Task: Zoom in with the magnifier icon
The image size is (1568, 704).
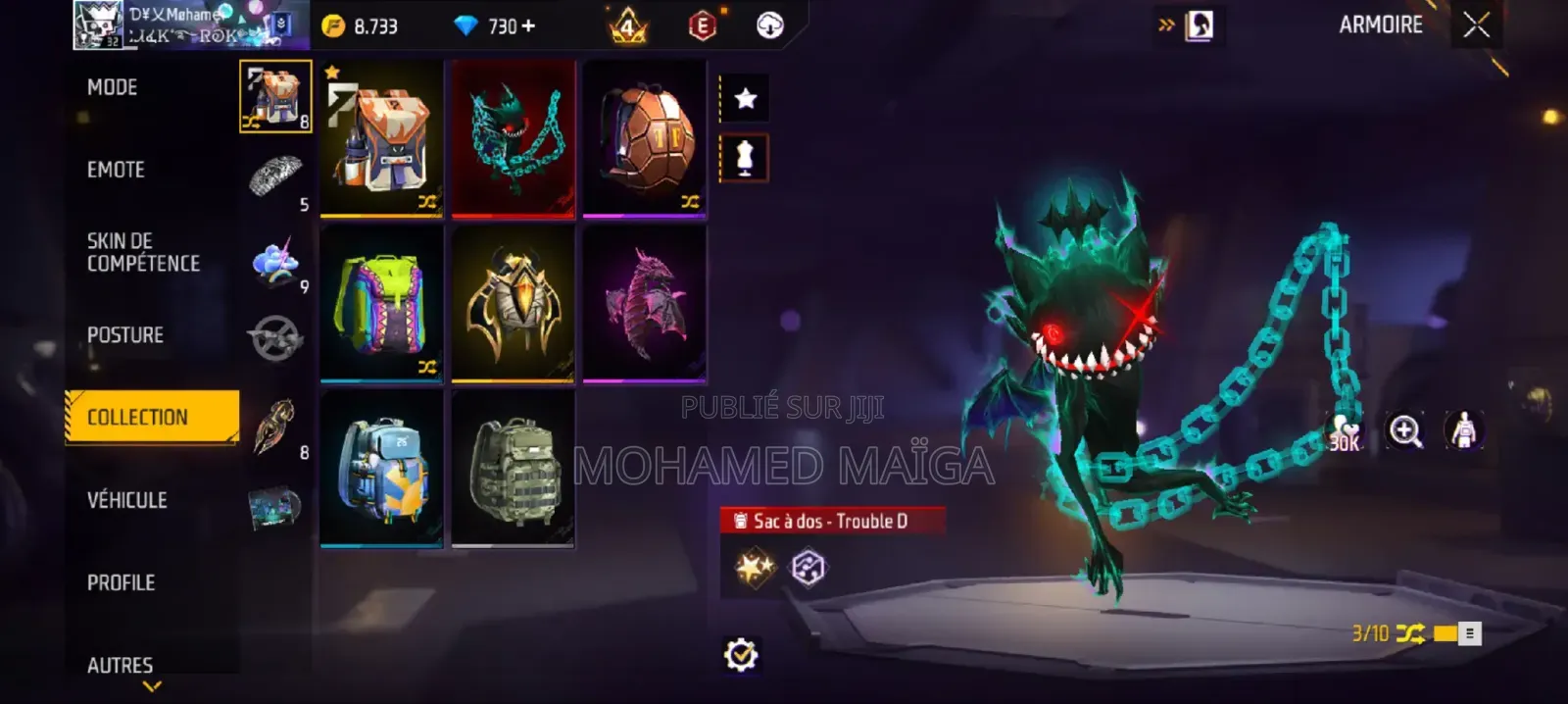Action: click(1405, 430)
